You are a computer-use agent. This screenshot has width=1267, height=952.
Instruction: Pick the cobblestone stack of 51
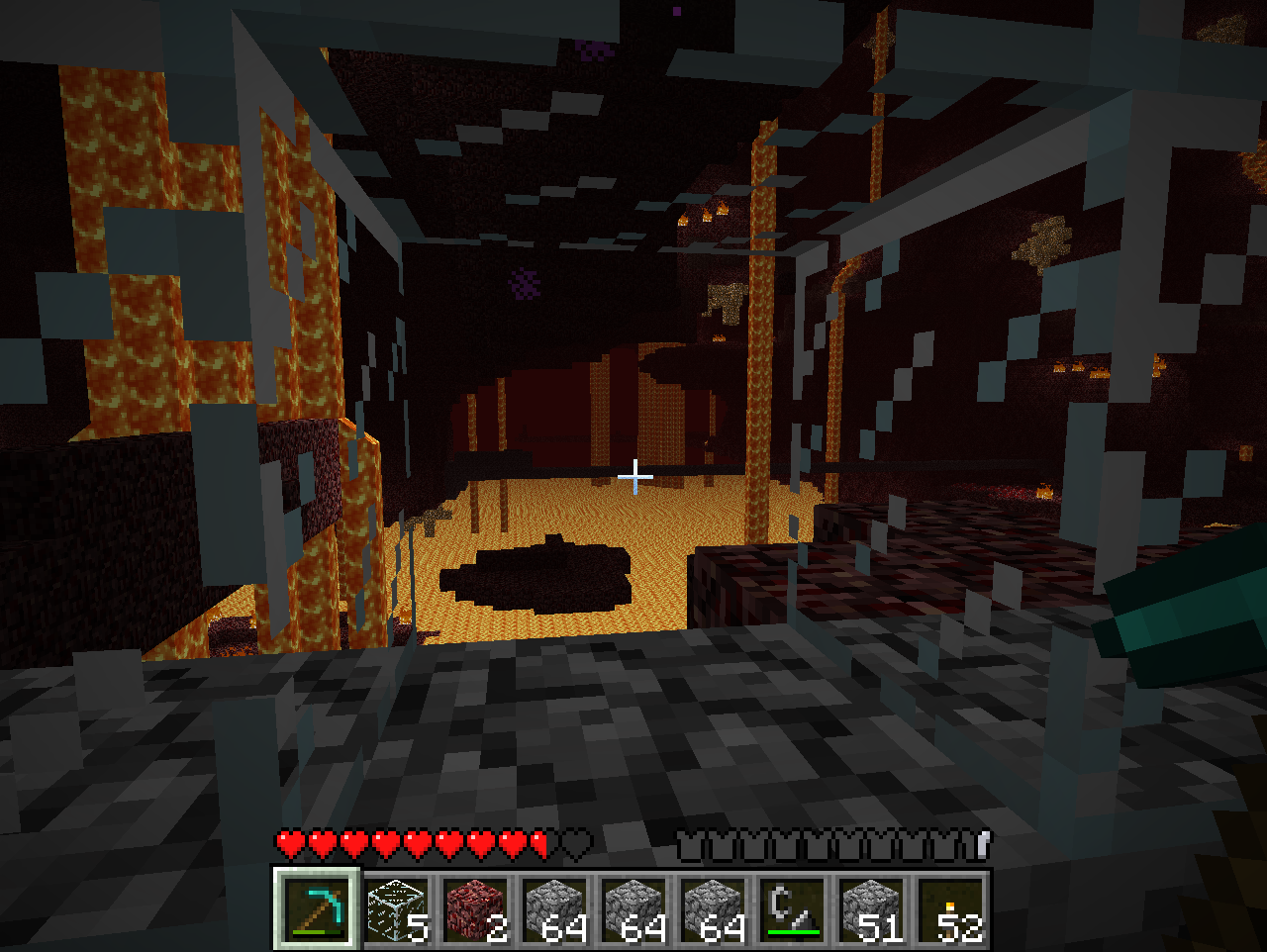(x=871, y=908)
